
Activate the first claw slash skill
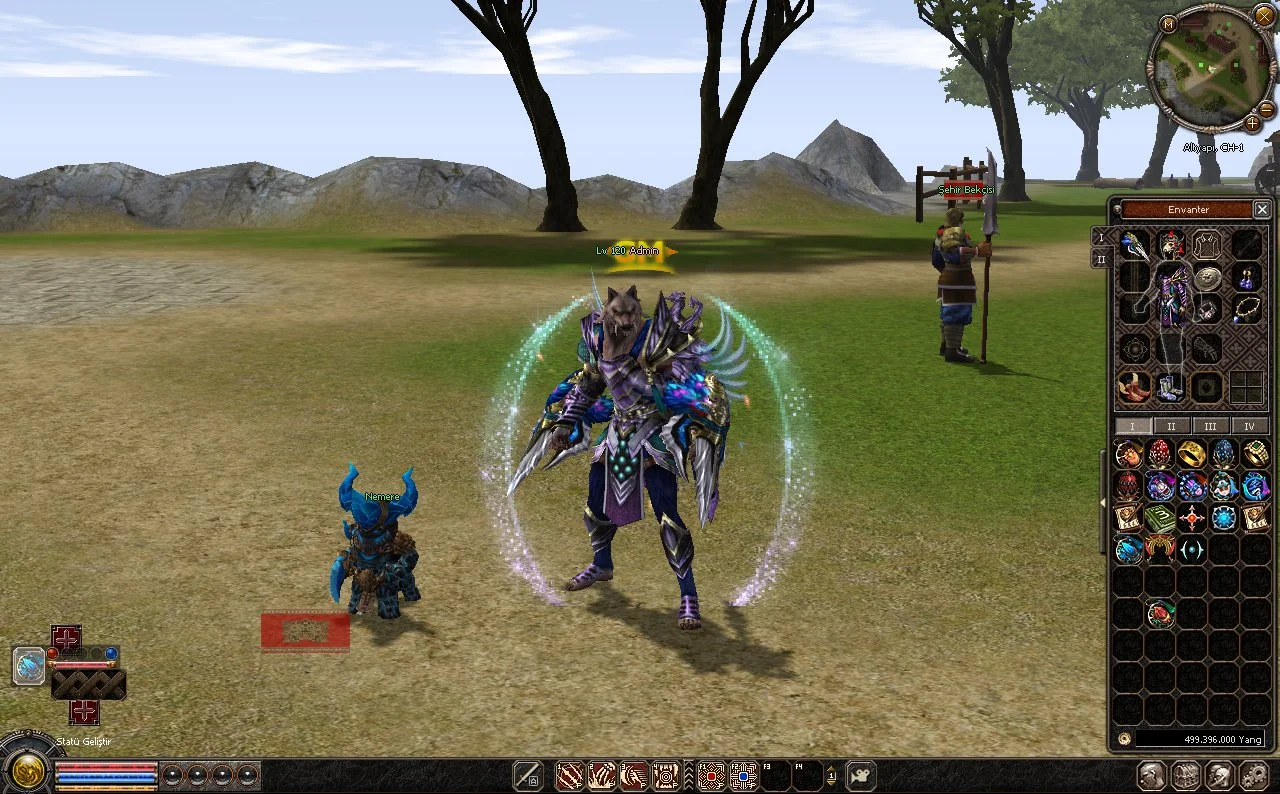pyautogui.click(x=570, y=775)
